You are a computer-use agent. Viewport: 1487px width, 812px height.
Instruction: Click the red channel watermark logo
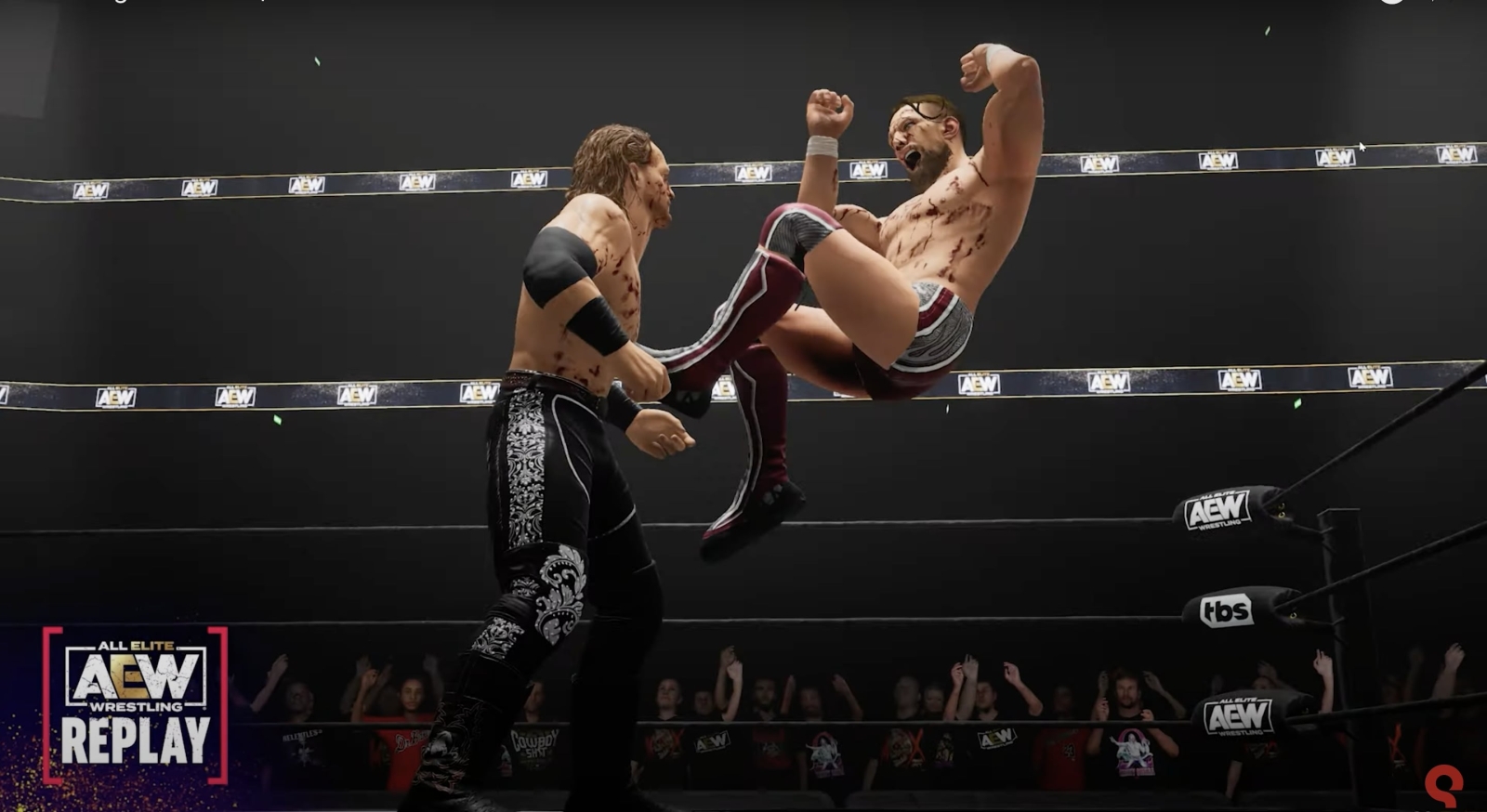(1443, 786)
